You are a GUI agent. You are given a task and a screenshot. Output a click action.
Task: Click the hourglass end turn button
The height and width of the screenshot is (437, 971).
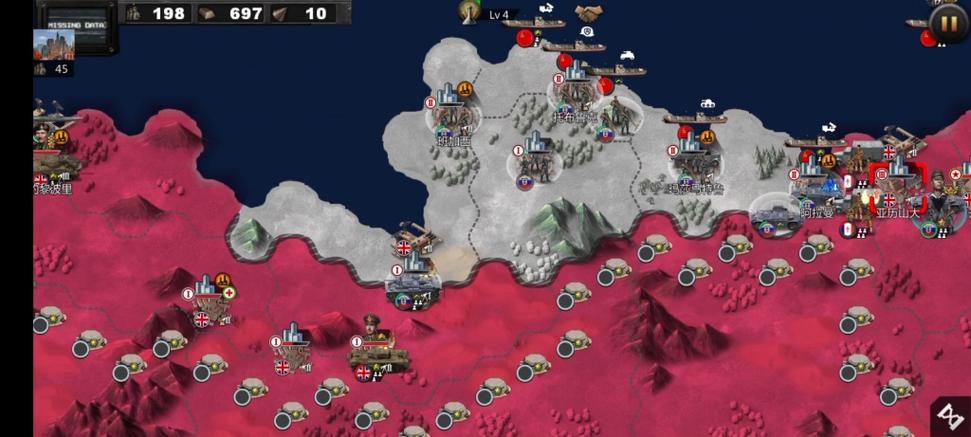(x=949, y=416)
